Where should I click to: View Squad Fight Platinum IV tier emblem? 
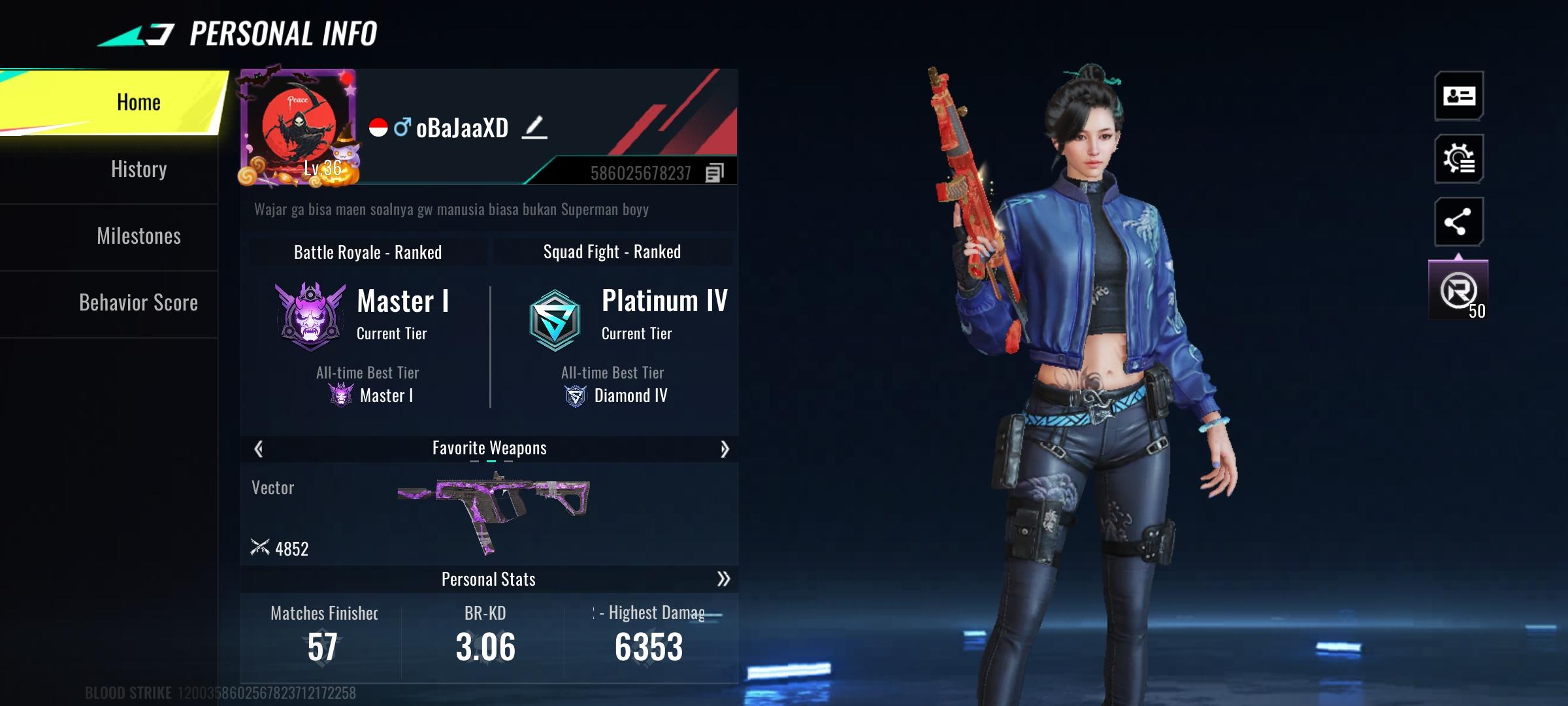(x=555, y=320)
